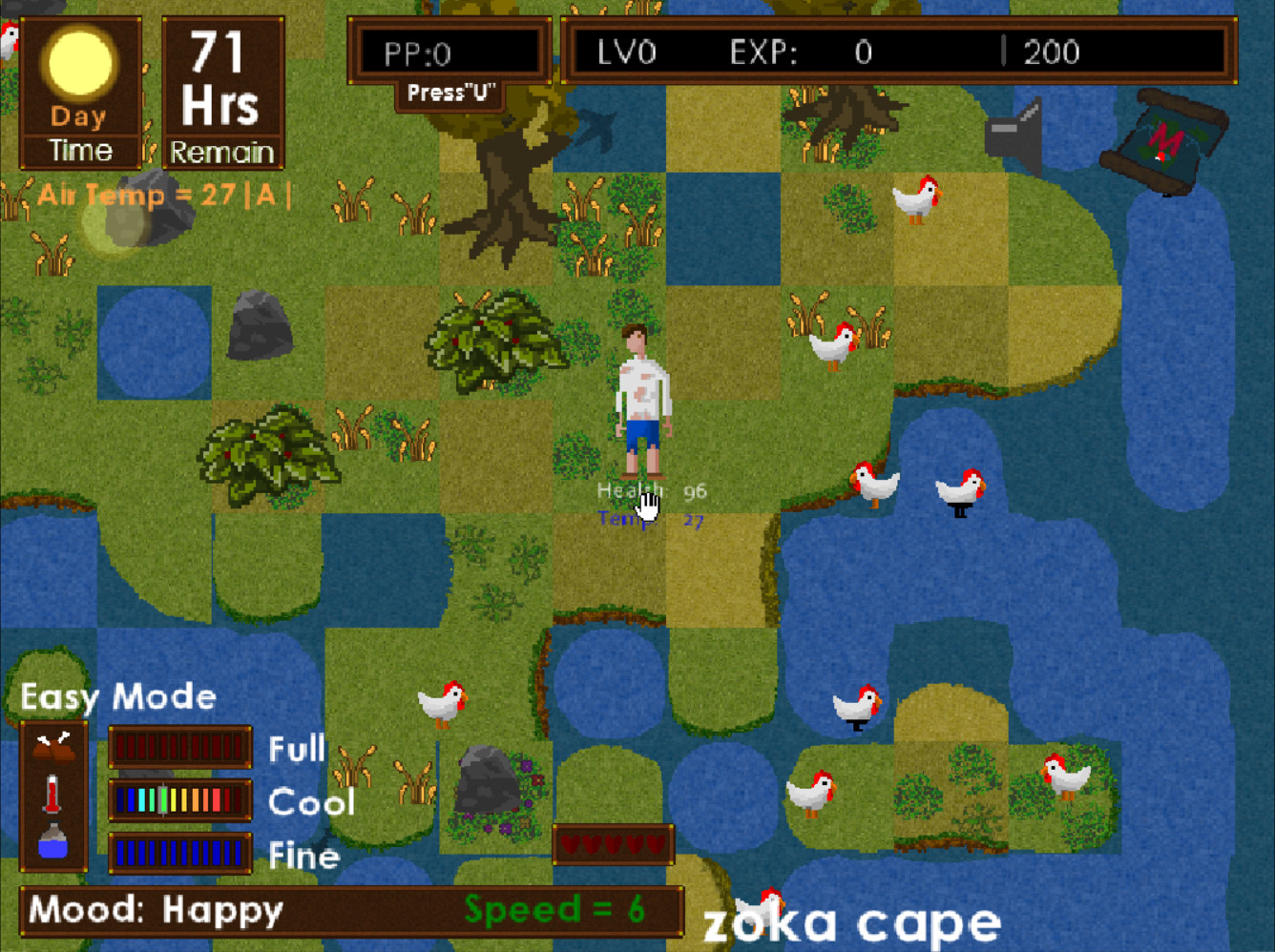Image resolution: width=1275 pixels, height=952 pixels.
Task: Expand the 71 Hrs Remain counter
Action: (222, 91)
